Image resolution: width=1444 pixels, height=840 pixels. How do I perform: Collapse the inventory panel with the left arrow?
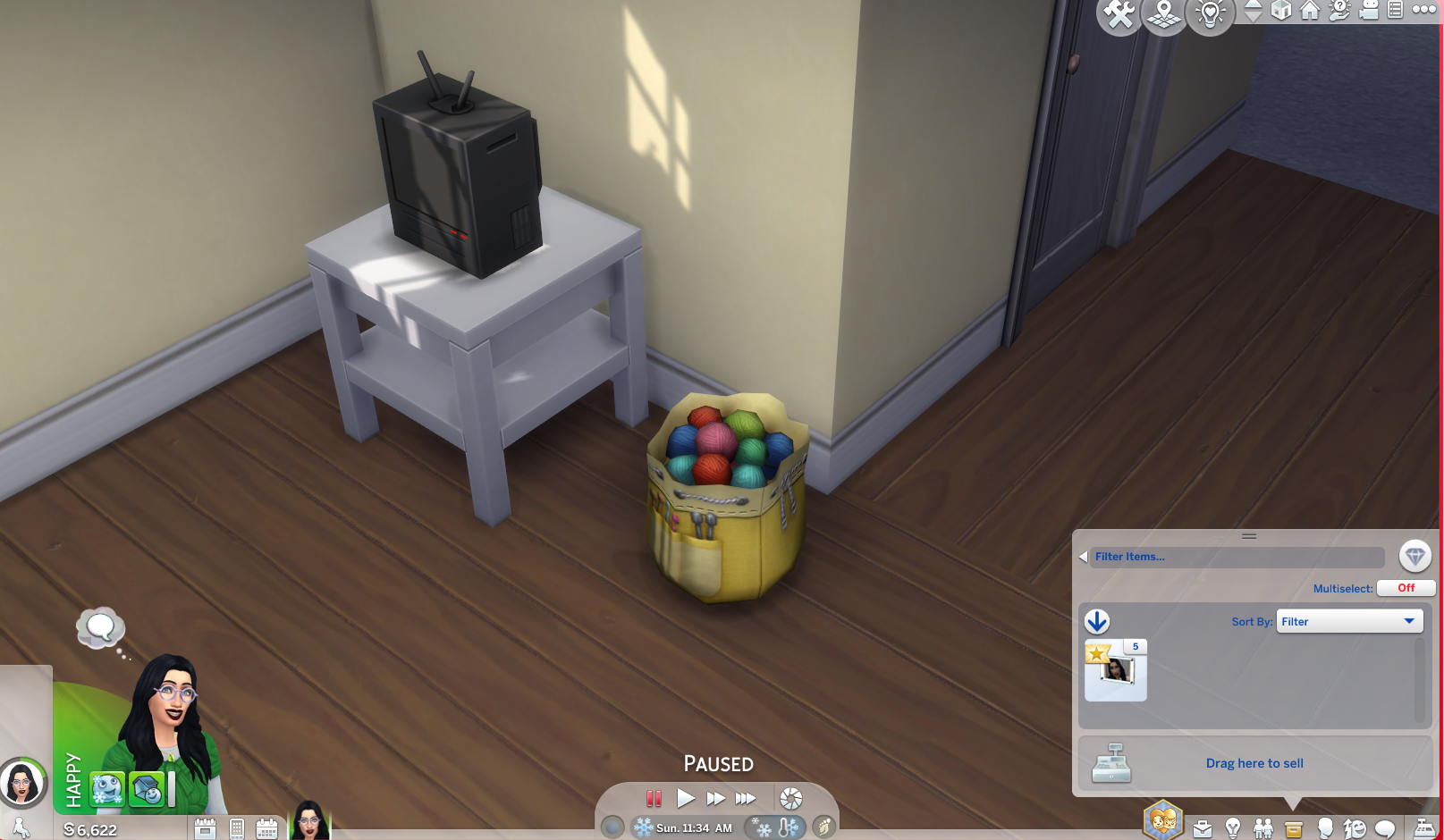pos(1083,556)
